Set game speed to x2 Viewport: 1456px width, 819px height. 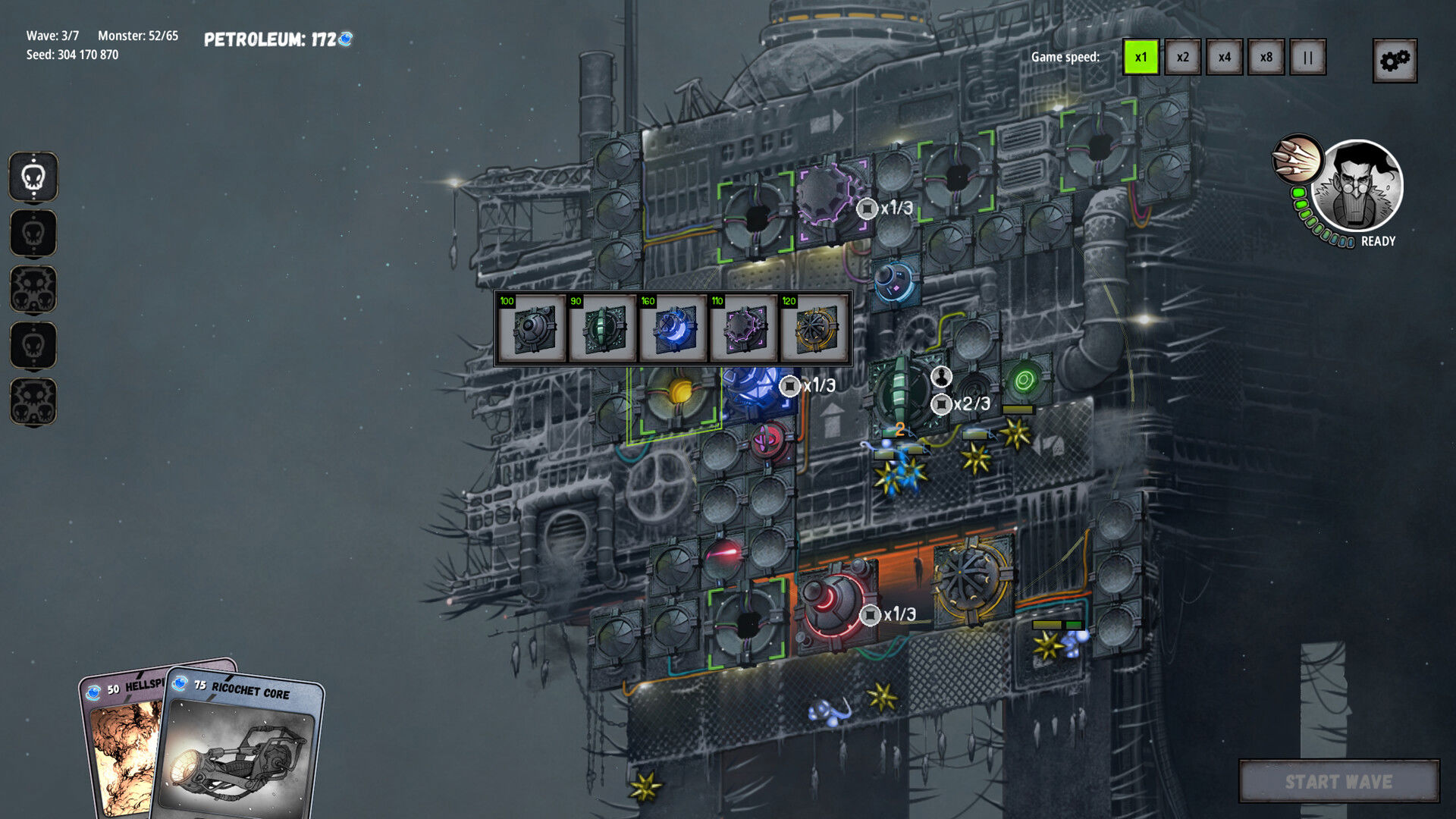(x=1182, y=58)
